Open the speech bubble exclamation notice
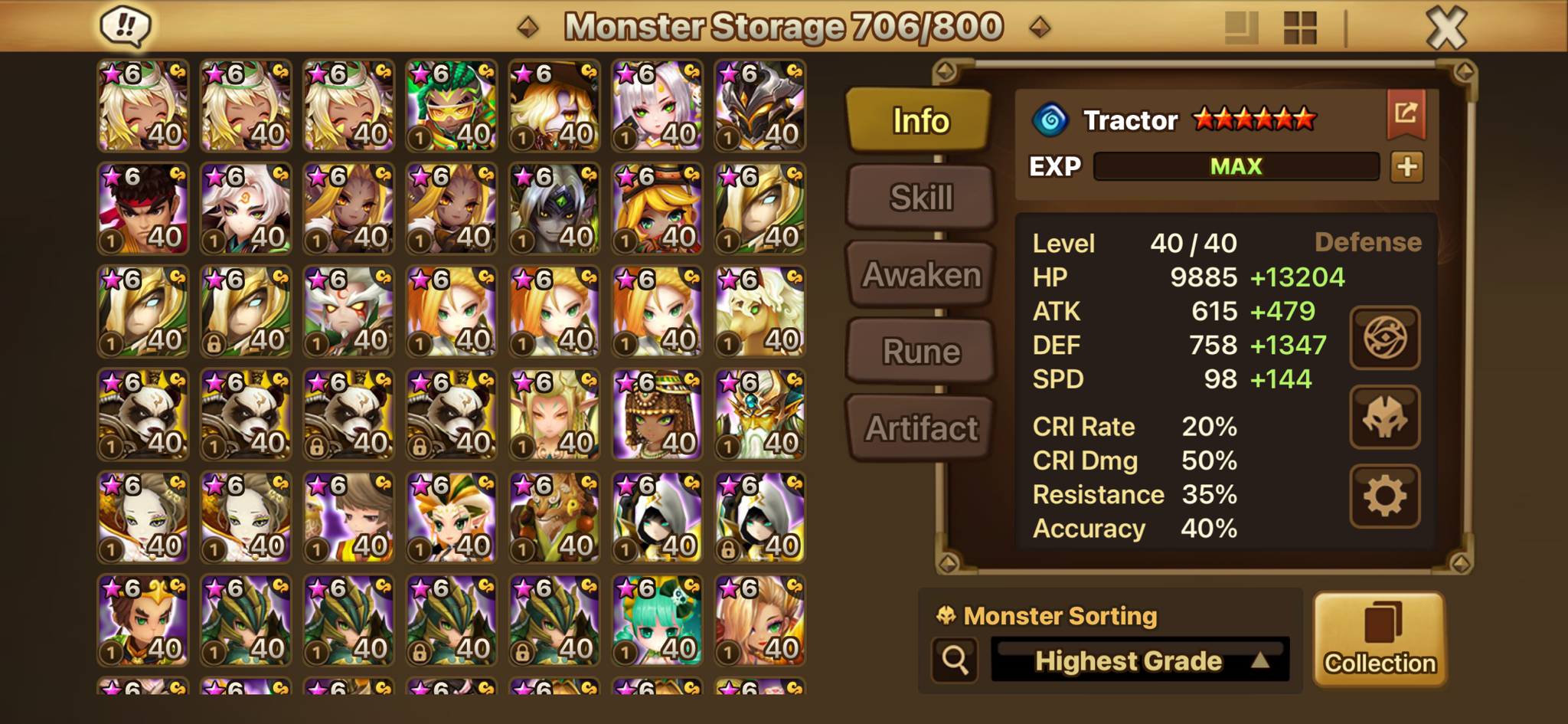 point(126,27)
